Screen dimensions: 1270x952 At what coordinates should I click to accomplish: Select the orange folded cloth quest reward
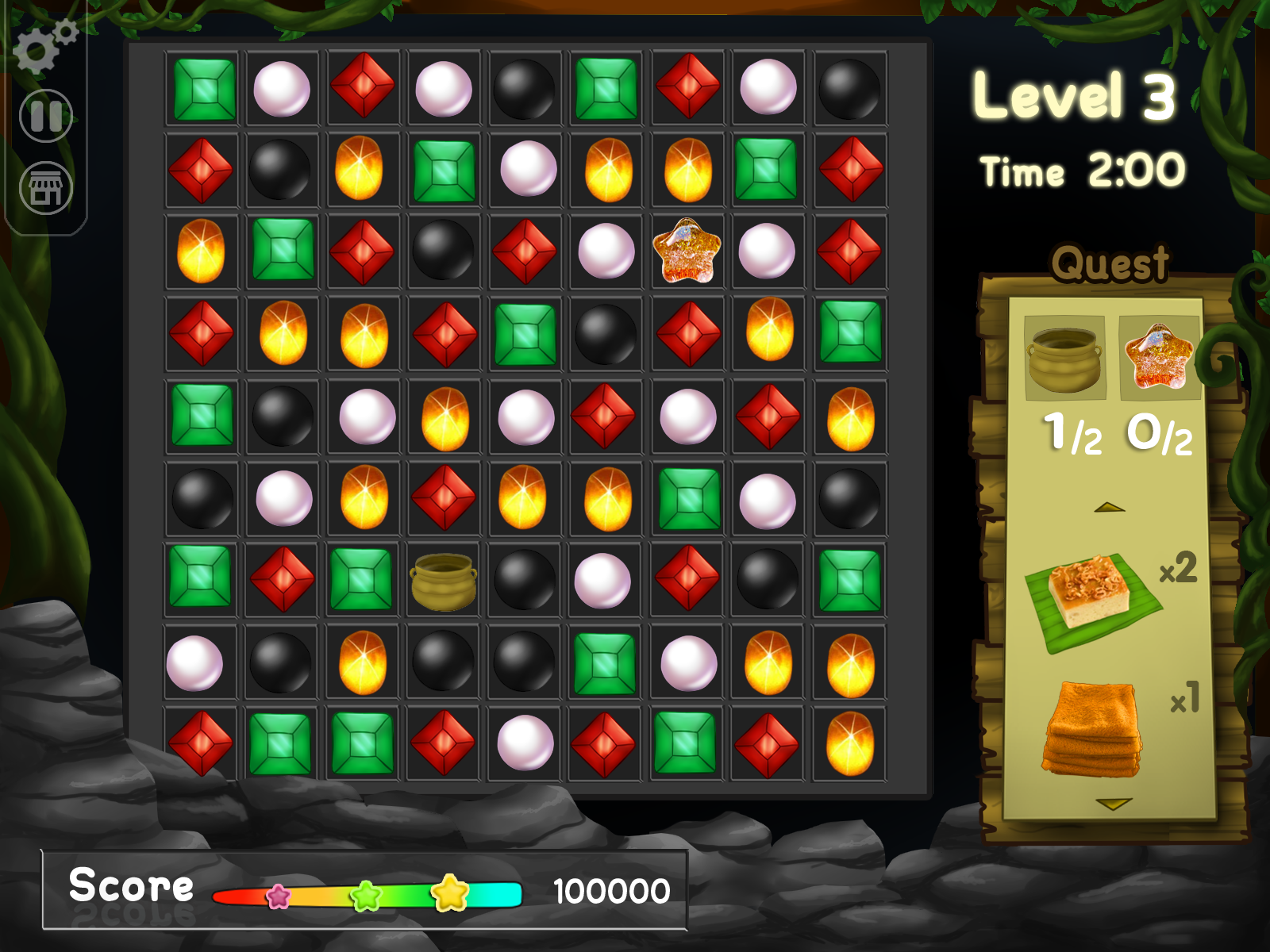tap(1093, 729)
